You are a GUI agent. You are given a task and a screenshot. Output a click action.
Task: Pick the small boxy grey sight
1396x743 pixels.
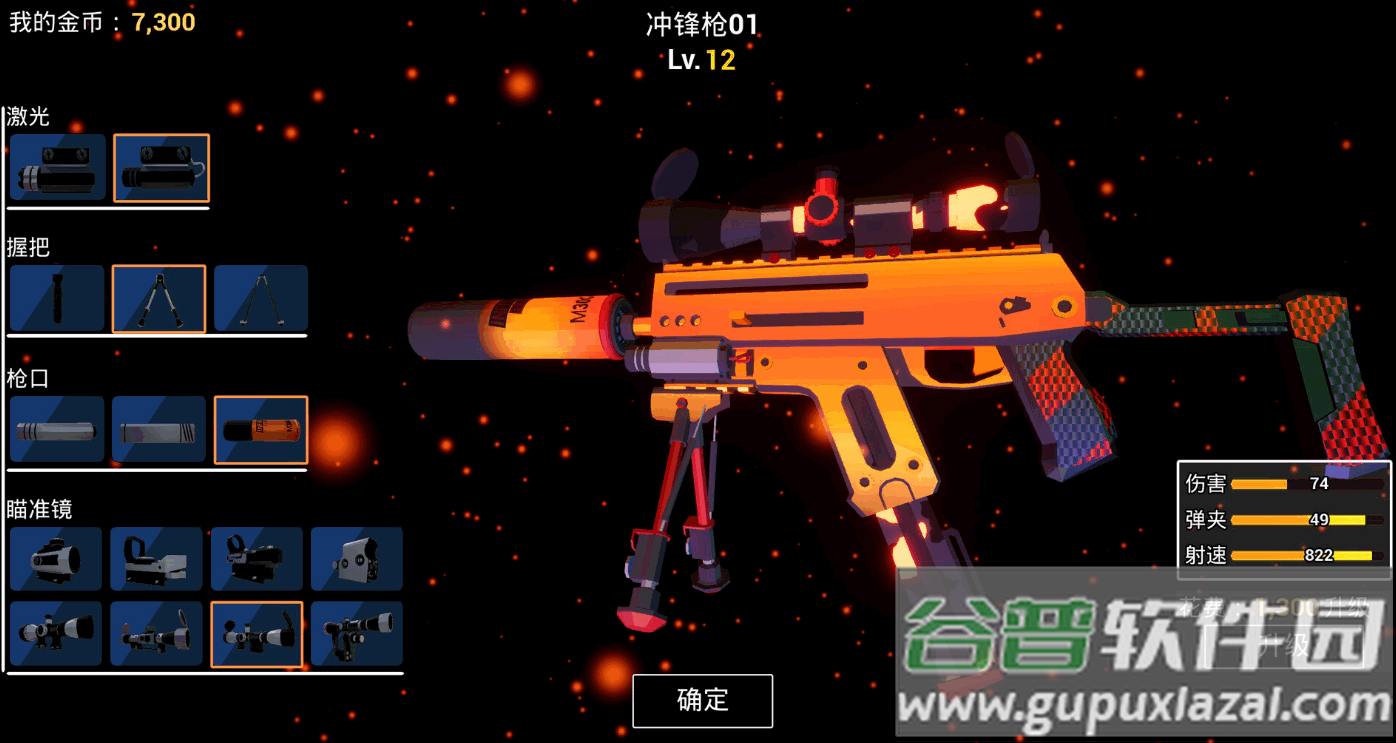pyautogui.click(x=357, y=559)
